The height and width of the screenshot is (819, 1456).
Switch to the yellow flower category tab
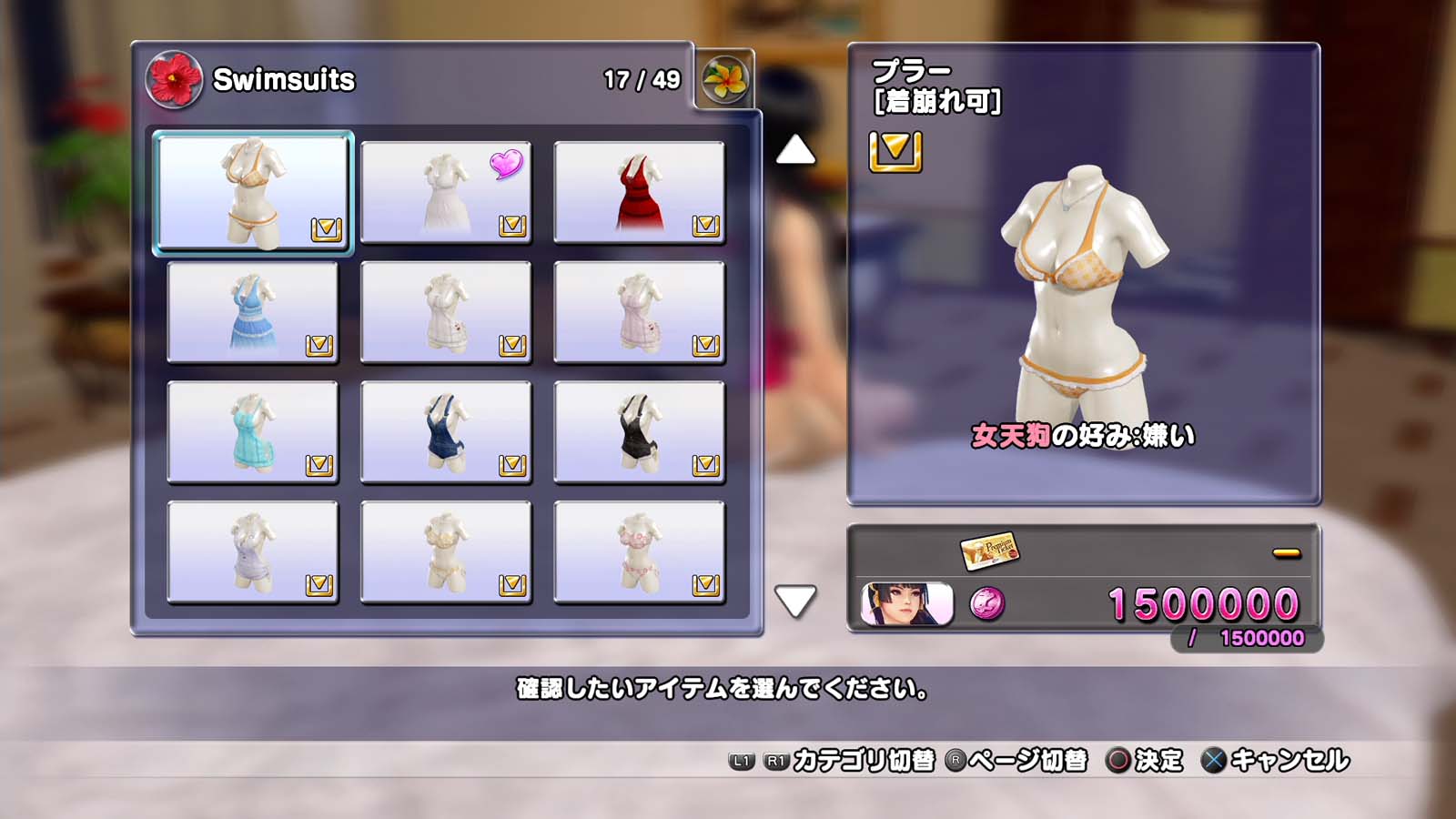(x=725, y=79)
